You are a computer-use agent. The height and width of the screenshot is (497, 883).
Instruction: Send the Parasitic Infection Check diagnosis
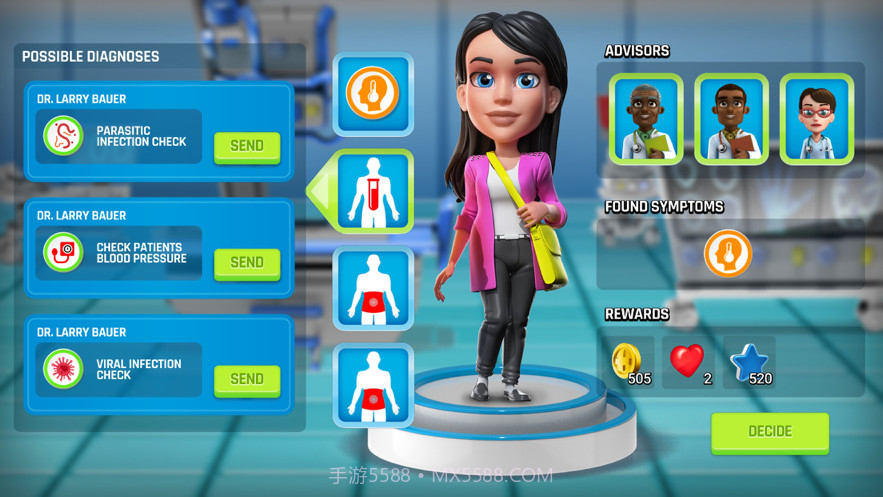click(246, 146)
